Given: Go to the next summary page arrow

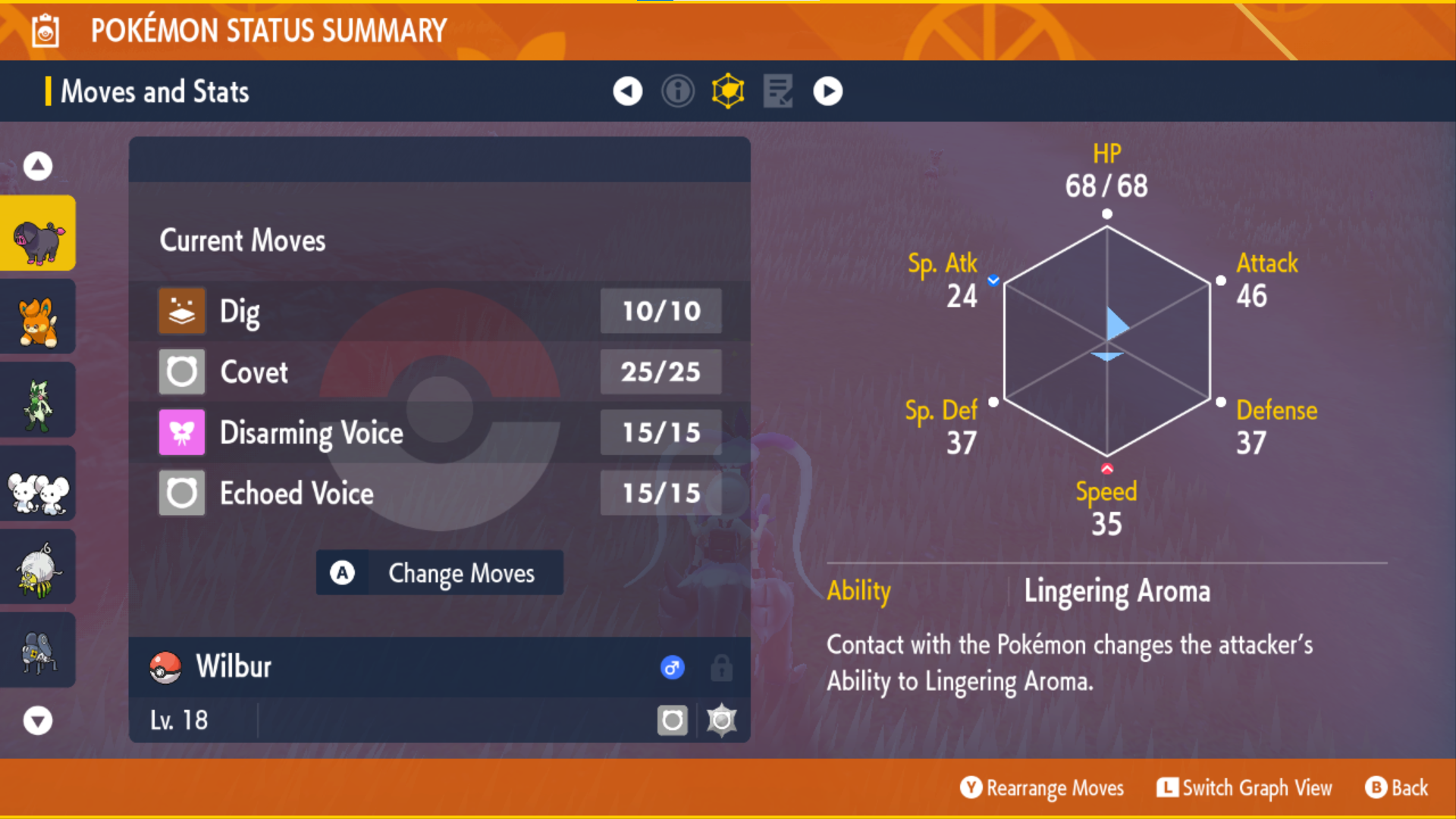Looking at the screenshot, I should click(x=827, y=92).
